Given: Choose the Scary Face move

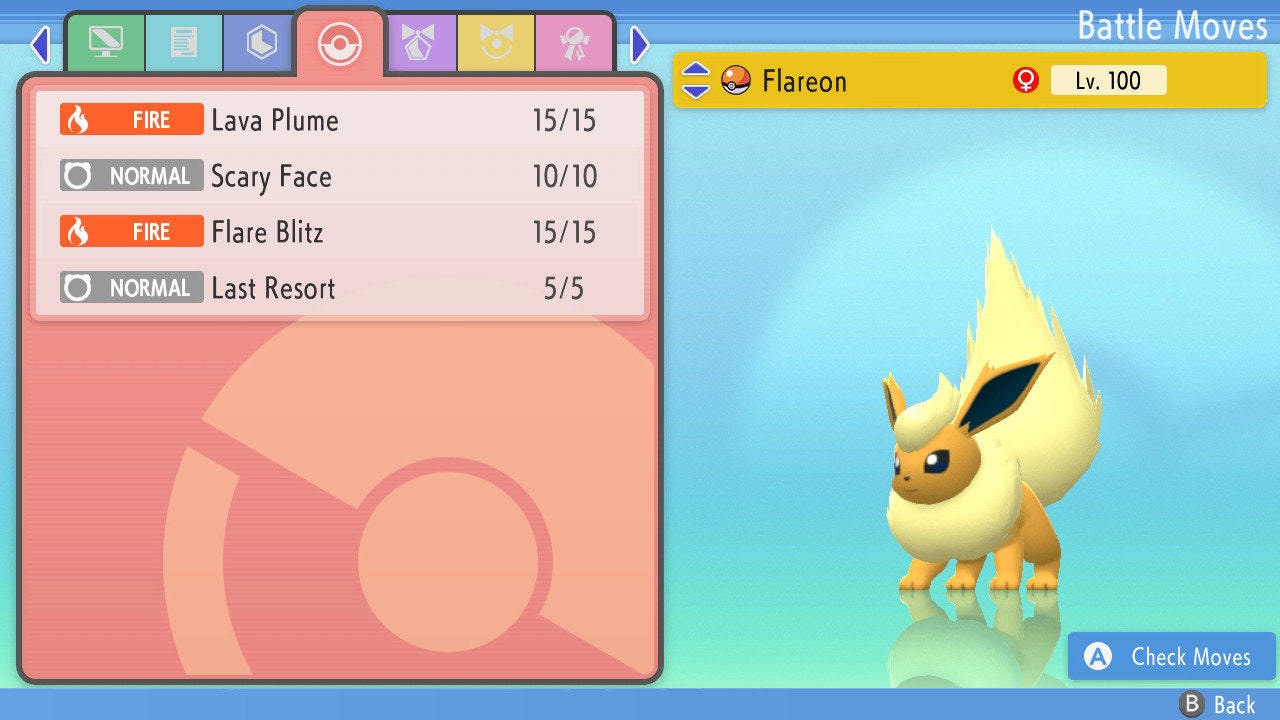Looking at the screenshot, I should point(340,177).
